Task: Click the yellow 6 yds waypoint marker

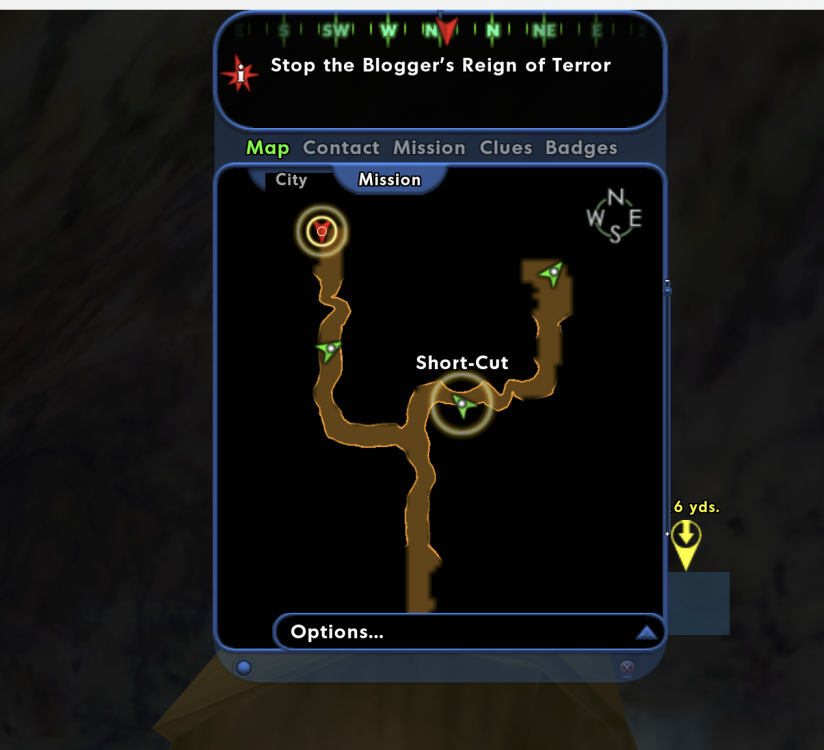Action: (685, 543)
